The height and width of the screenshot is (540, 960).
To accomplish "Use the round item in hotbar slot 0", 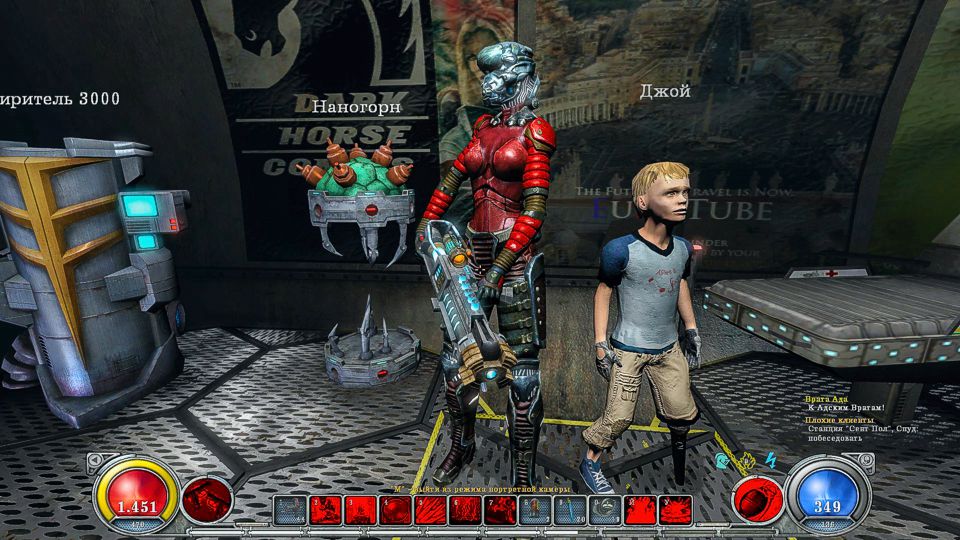I will click(605, 510).
